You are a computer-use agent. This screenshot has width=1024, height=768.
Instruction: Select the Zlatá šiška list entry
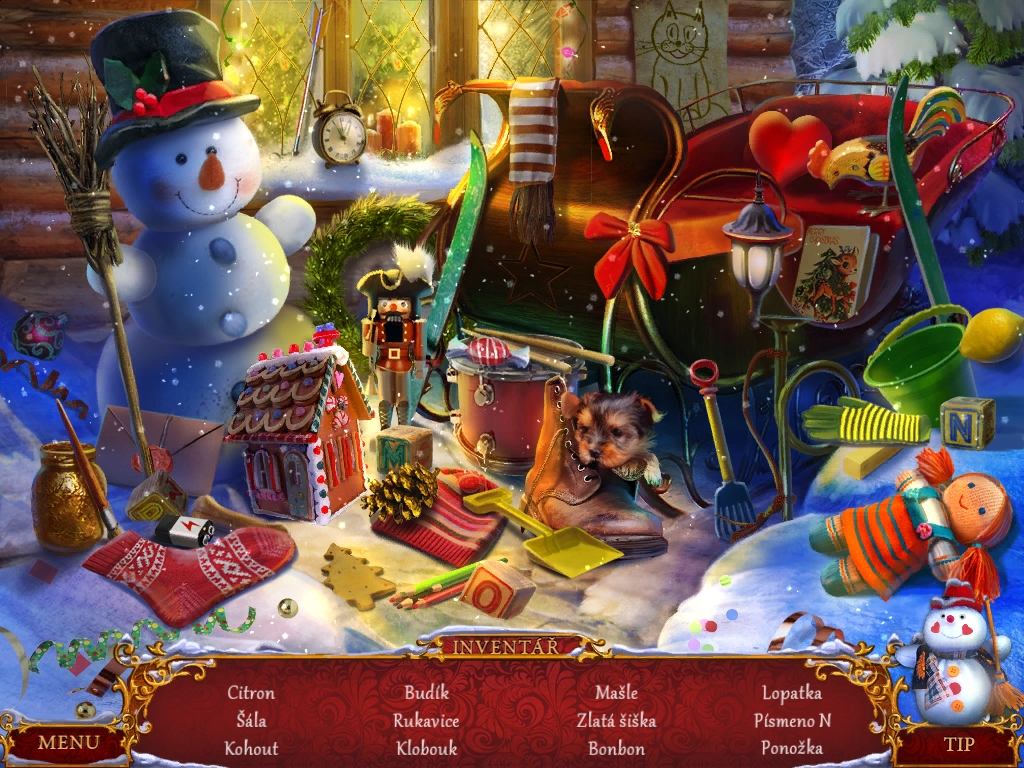pos(616,720)
